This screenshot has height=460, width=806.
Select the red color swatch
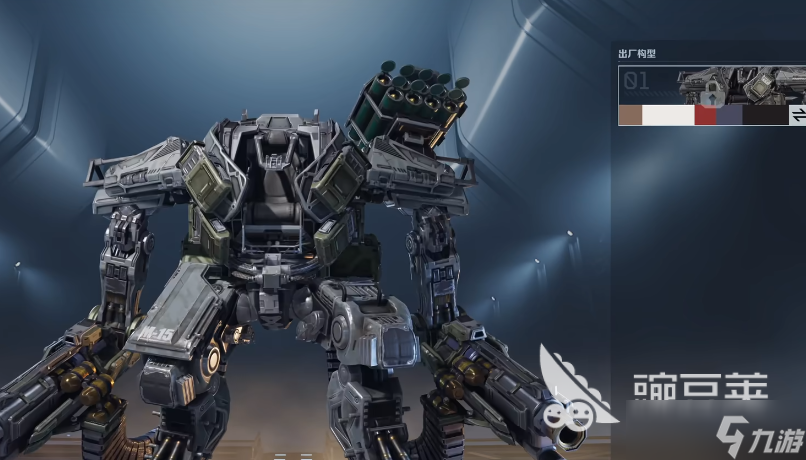coord(706,115)
